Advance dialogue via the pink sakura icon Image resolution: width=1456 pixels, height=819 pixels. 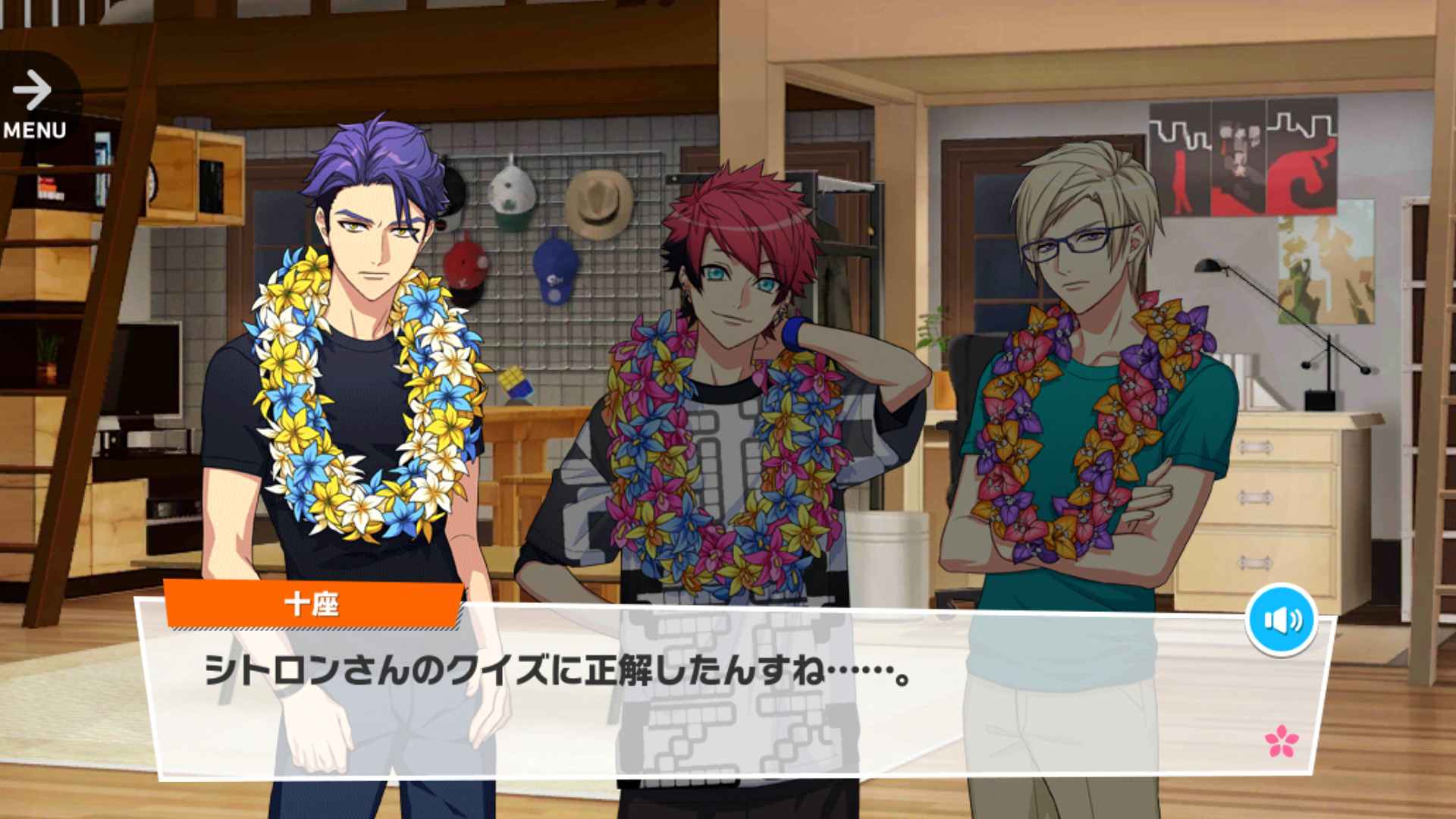[1281, 741]
